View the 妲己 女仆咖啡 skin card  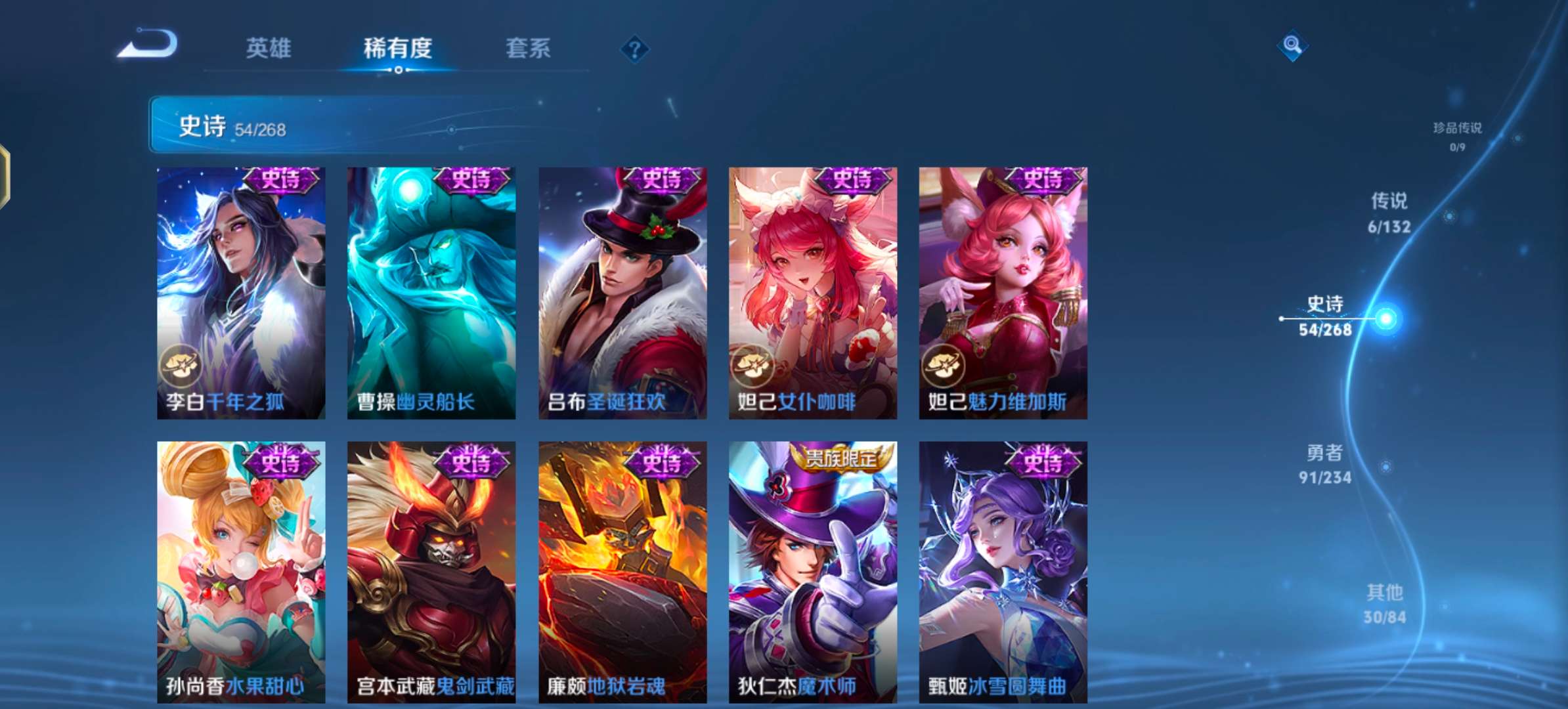tap(813, 293)
